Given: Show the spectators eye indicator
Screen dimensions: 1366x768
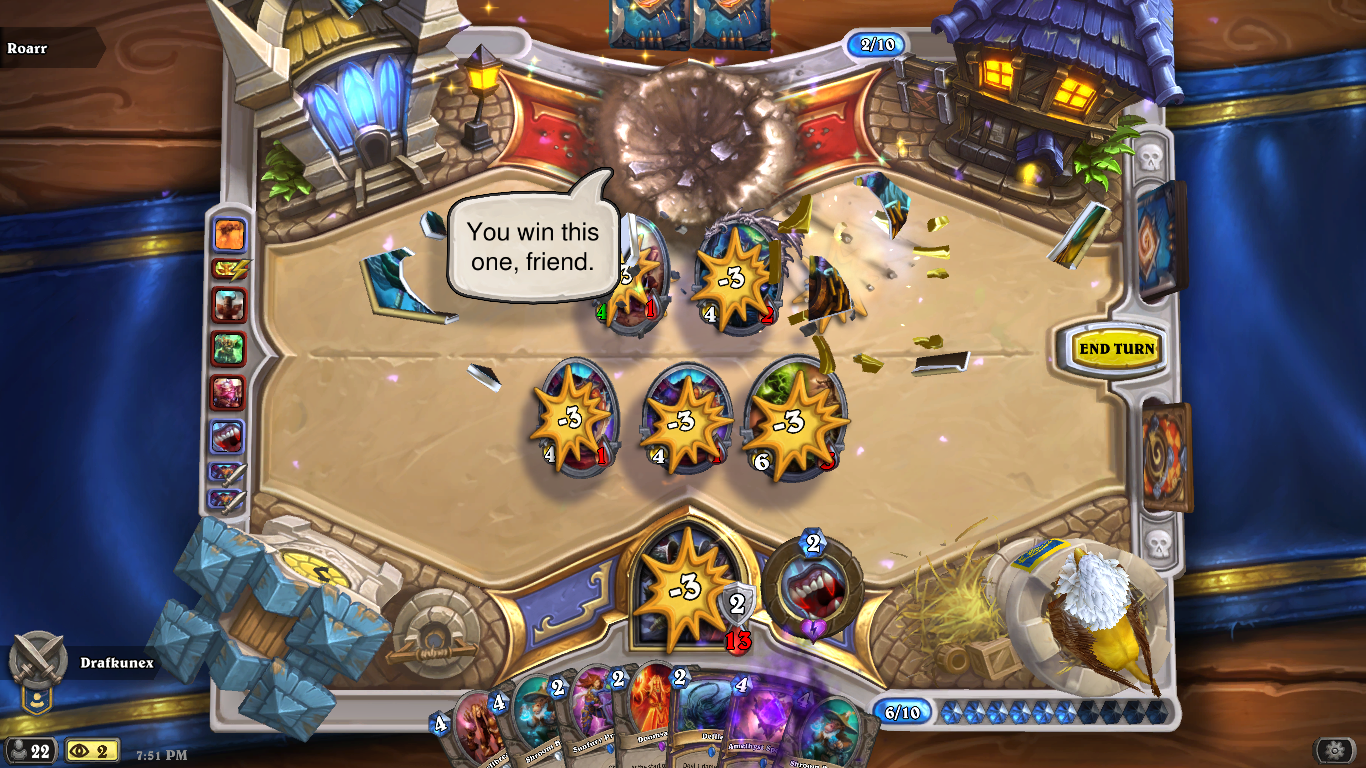Looking at the screenshot, I should click(x=91, y=750).
